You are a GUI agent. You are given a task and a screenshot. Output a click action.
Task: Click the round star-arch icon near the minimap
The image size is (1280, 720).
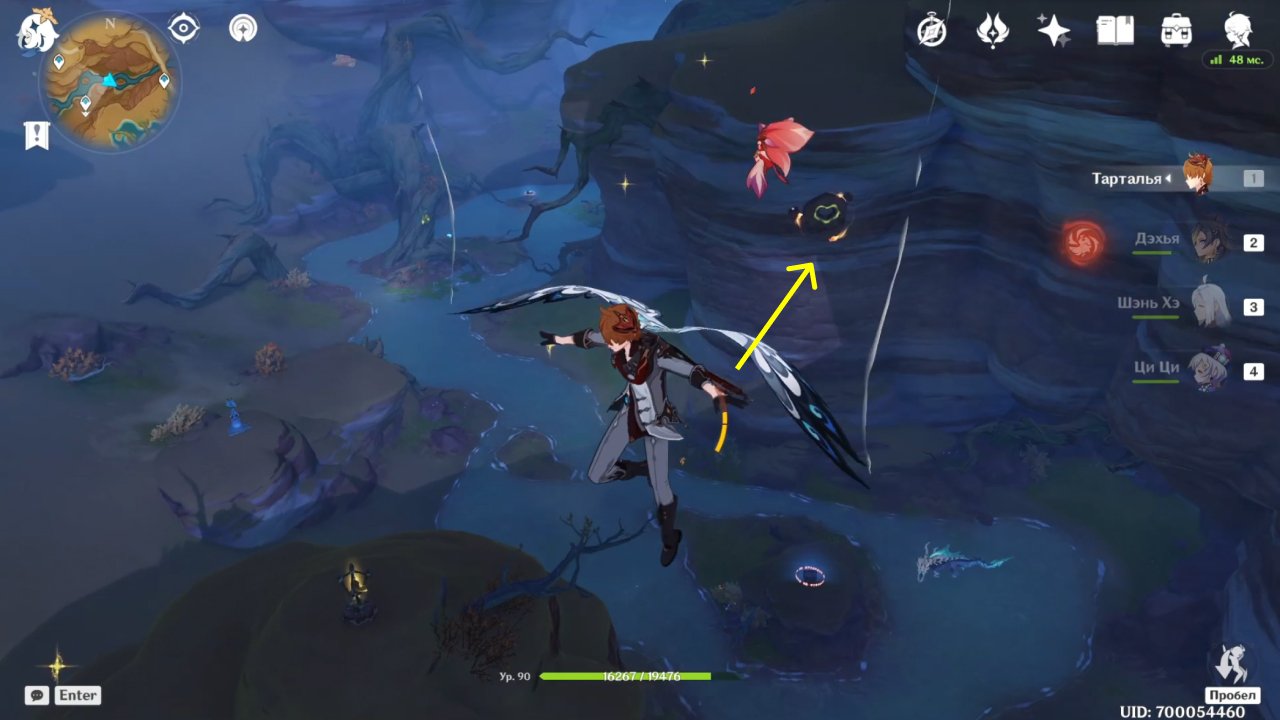(241, 28)
